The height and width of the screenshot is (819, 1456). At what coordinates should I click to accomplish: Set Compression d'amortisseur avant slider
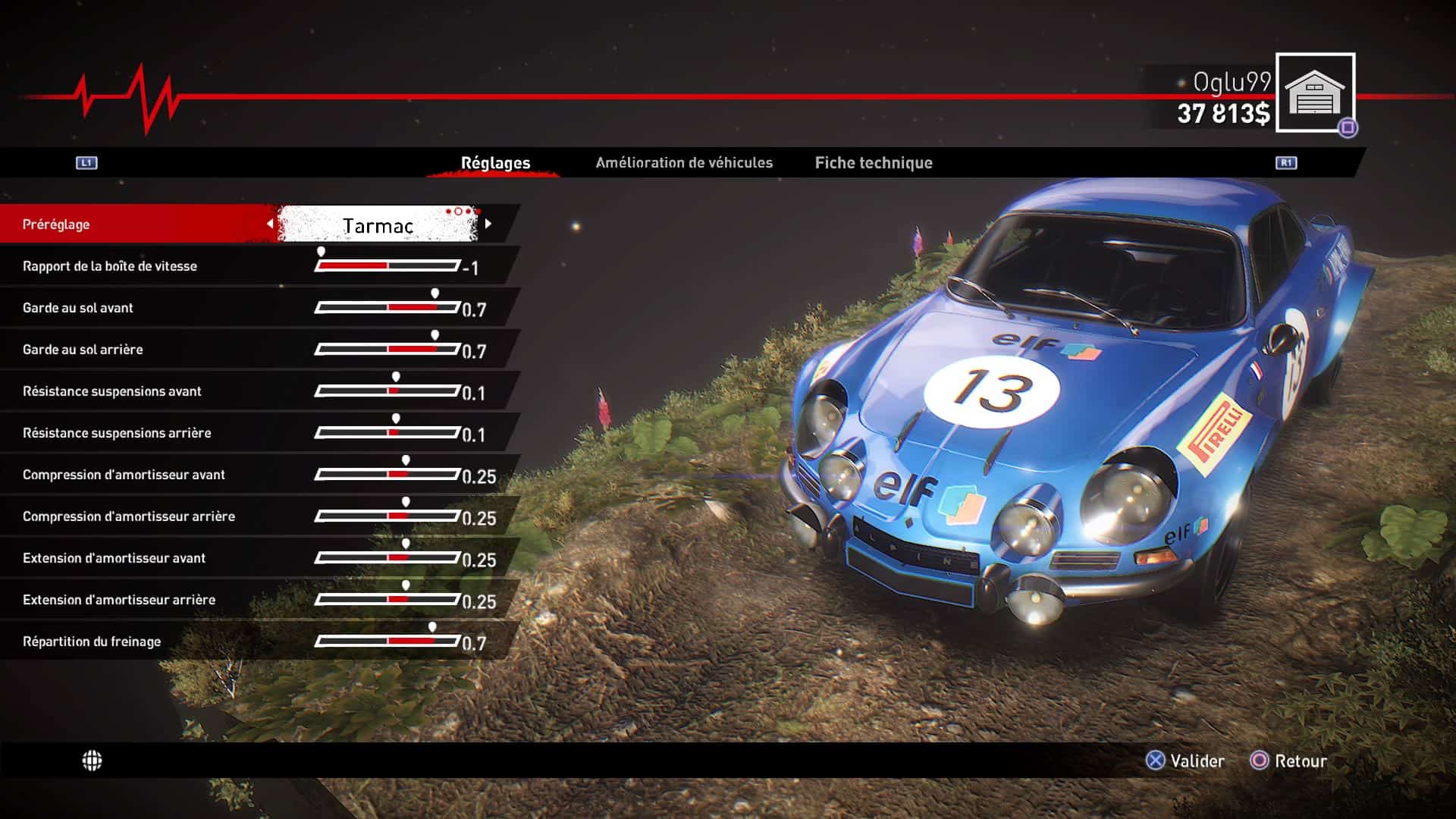pyautogui.click(x=388, y=475)
